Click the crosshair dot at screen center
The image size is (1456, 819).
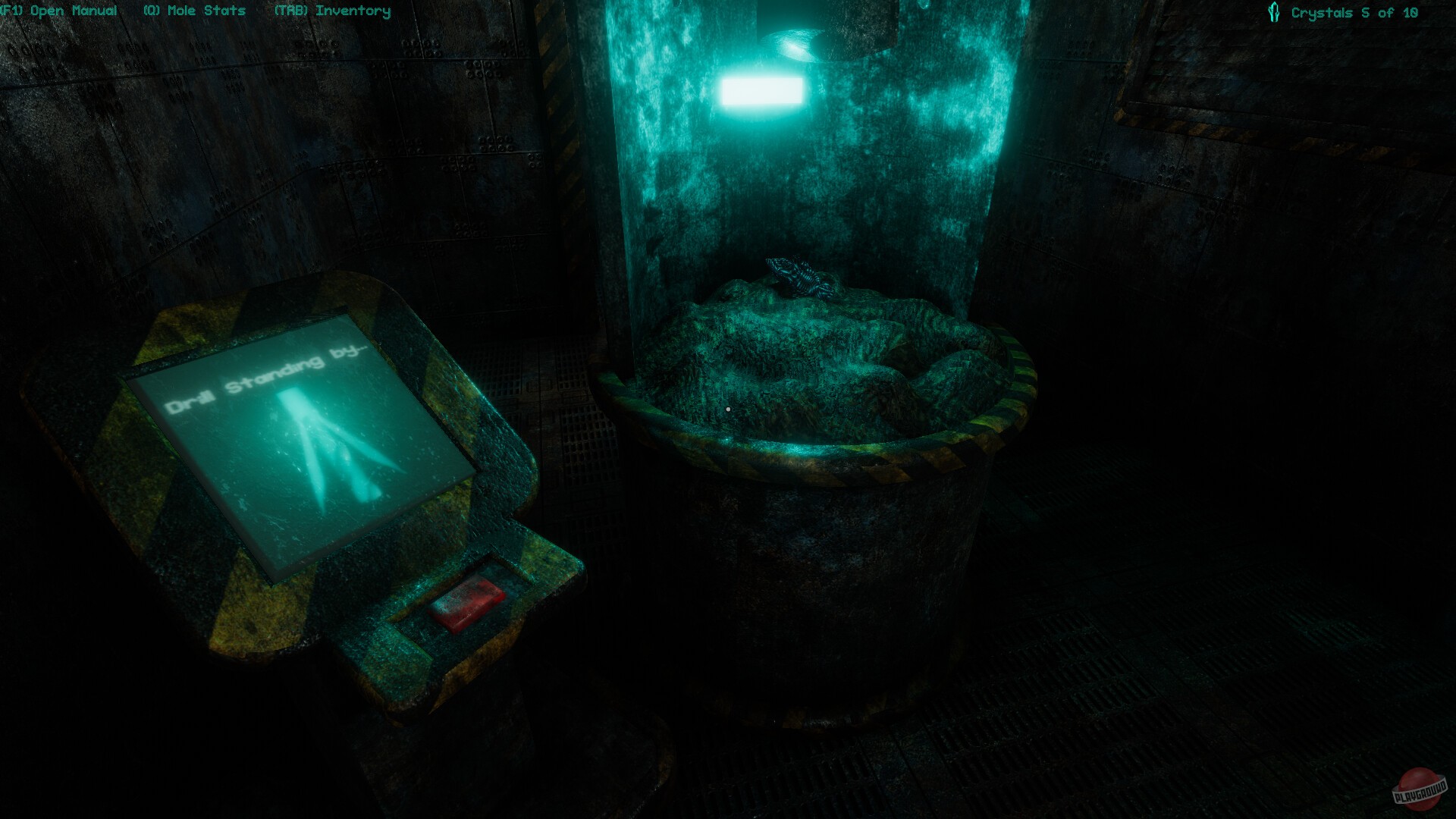(726, 409)
